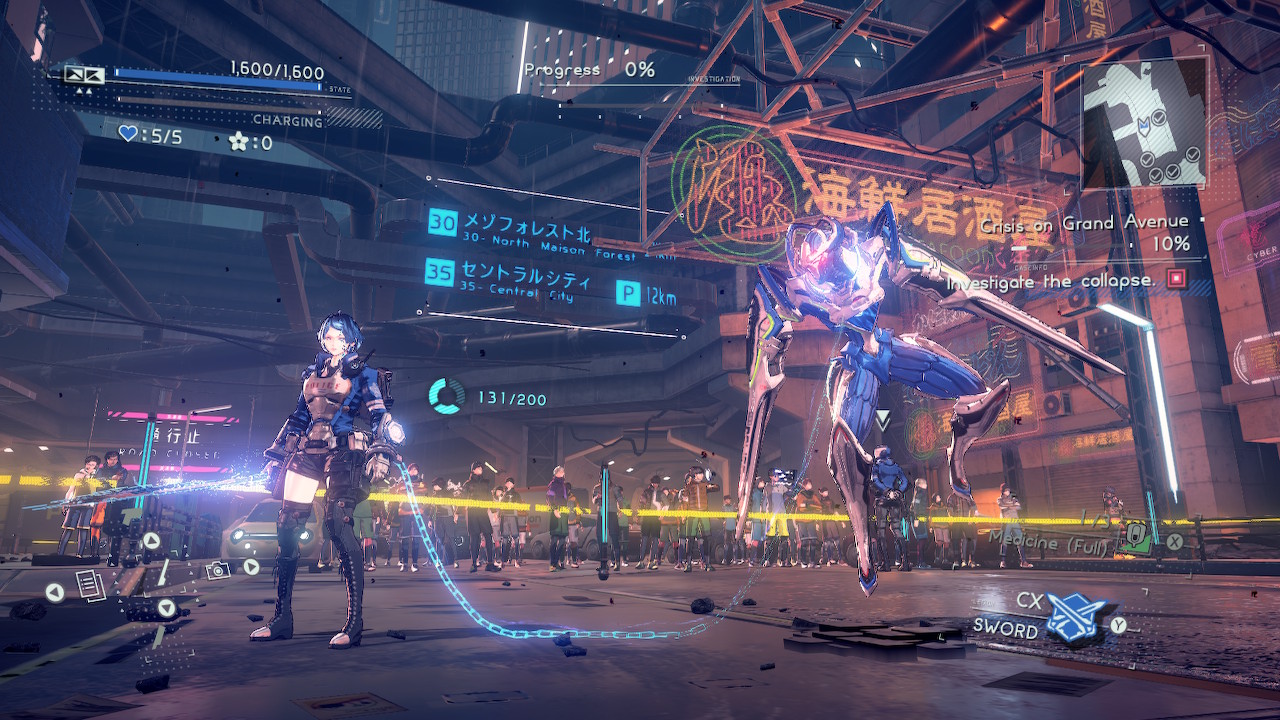Select the Medicine (Full) item icon
This screenshot has height=720, width=1280.
click(1137, 537)
